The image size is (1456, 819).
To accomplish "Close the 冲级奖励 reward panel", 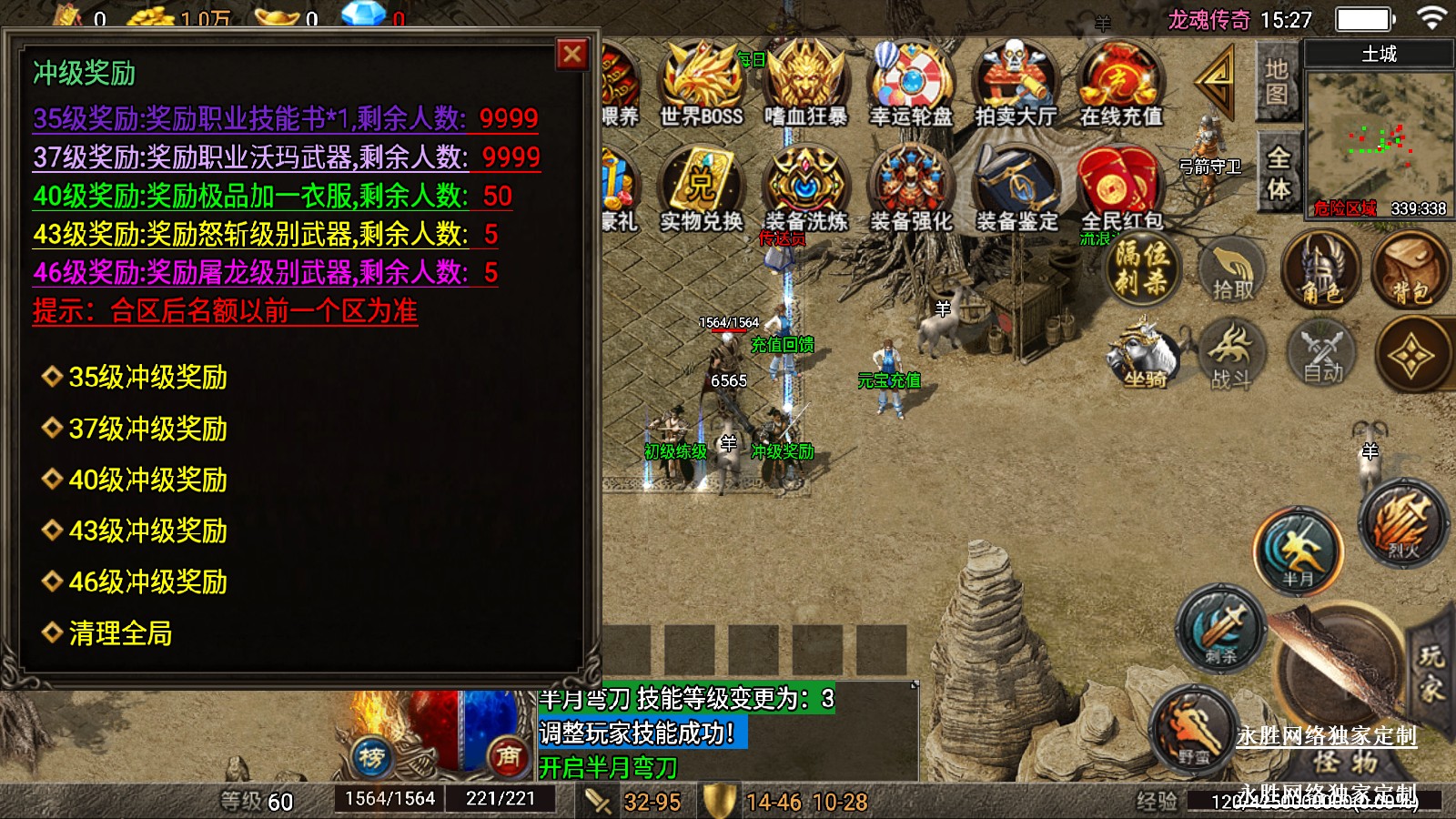I will (x=572, y=55).
